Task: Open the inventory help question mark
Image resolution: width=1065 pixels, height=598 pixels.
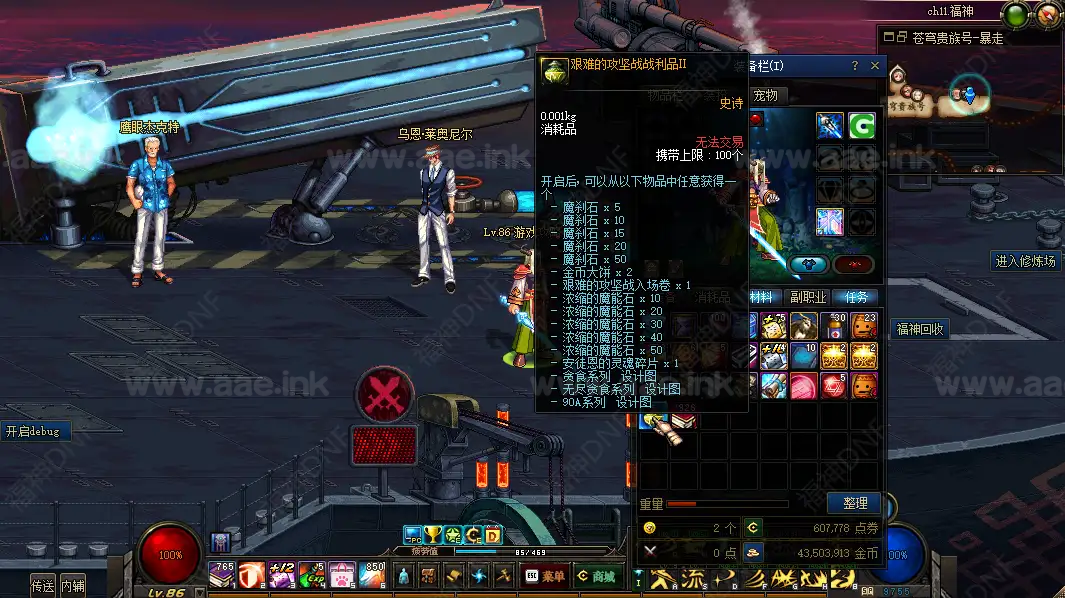Action: click(x=855, y=66)
